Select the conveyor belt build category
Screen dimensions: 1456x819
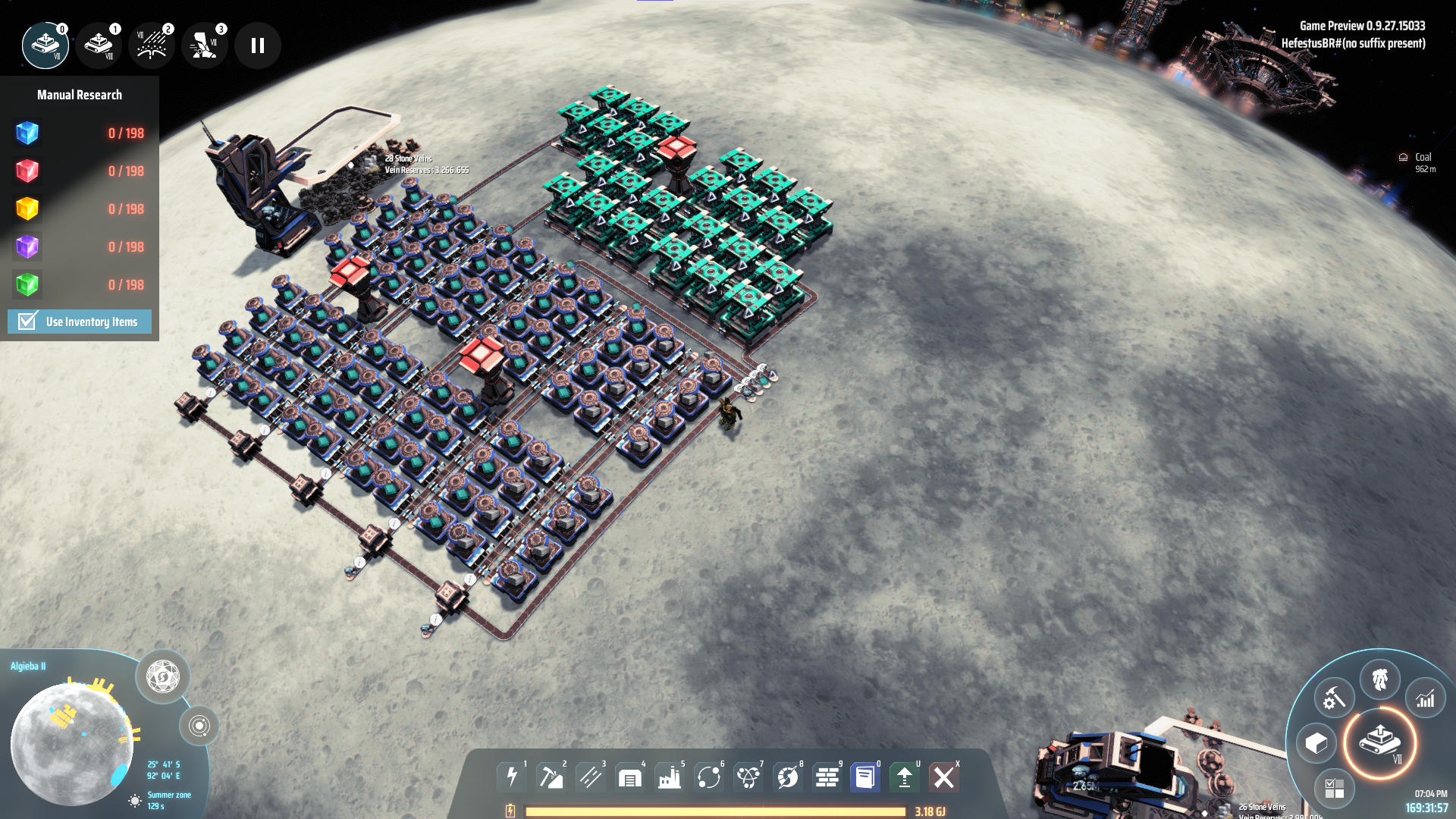pyautogui.click(x=591, y=777)
